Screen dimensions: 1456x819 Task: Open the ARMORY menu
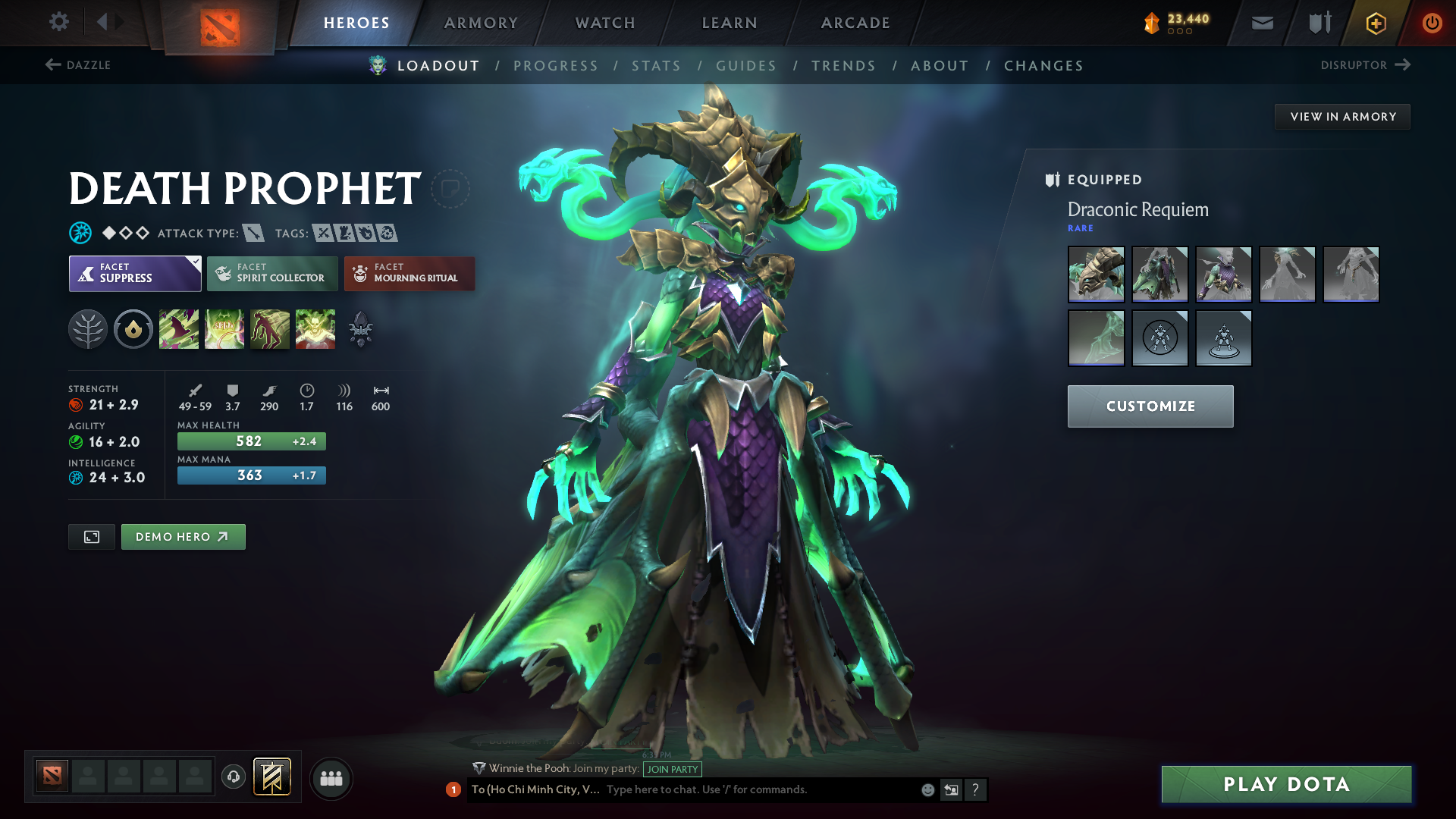point(480,23)
